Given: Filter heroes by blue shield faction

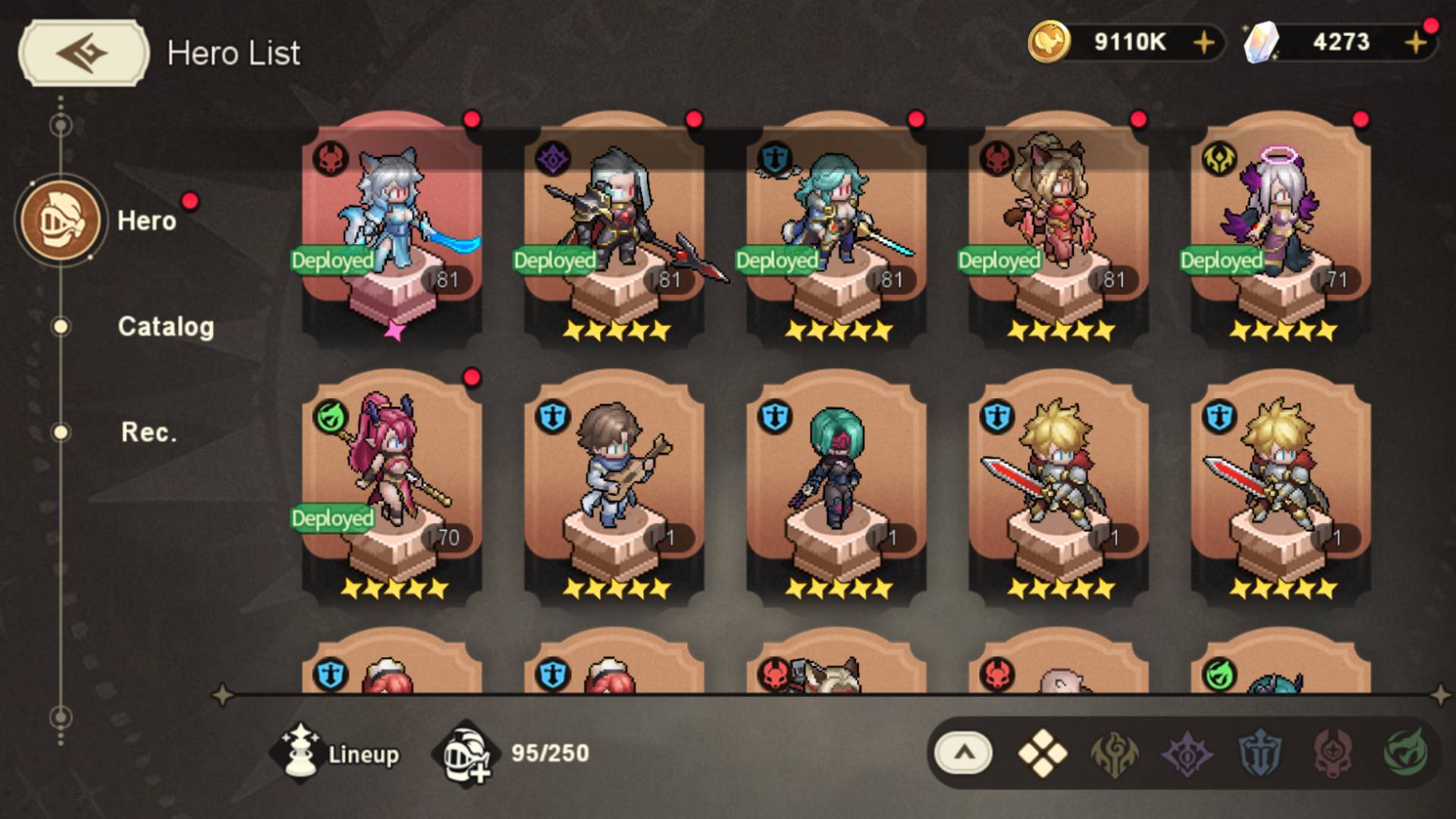Looking at the screenshot, I should [x=1260, y=754].
